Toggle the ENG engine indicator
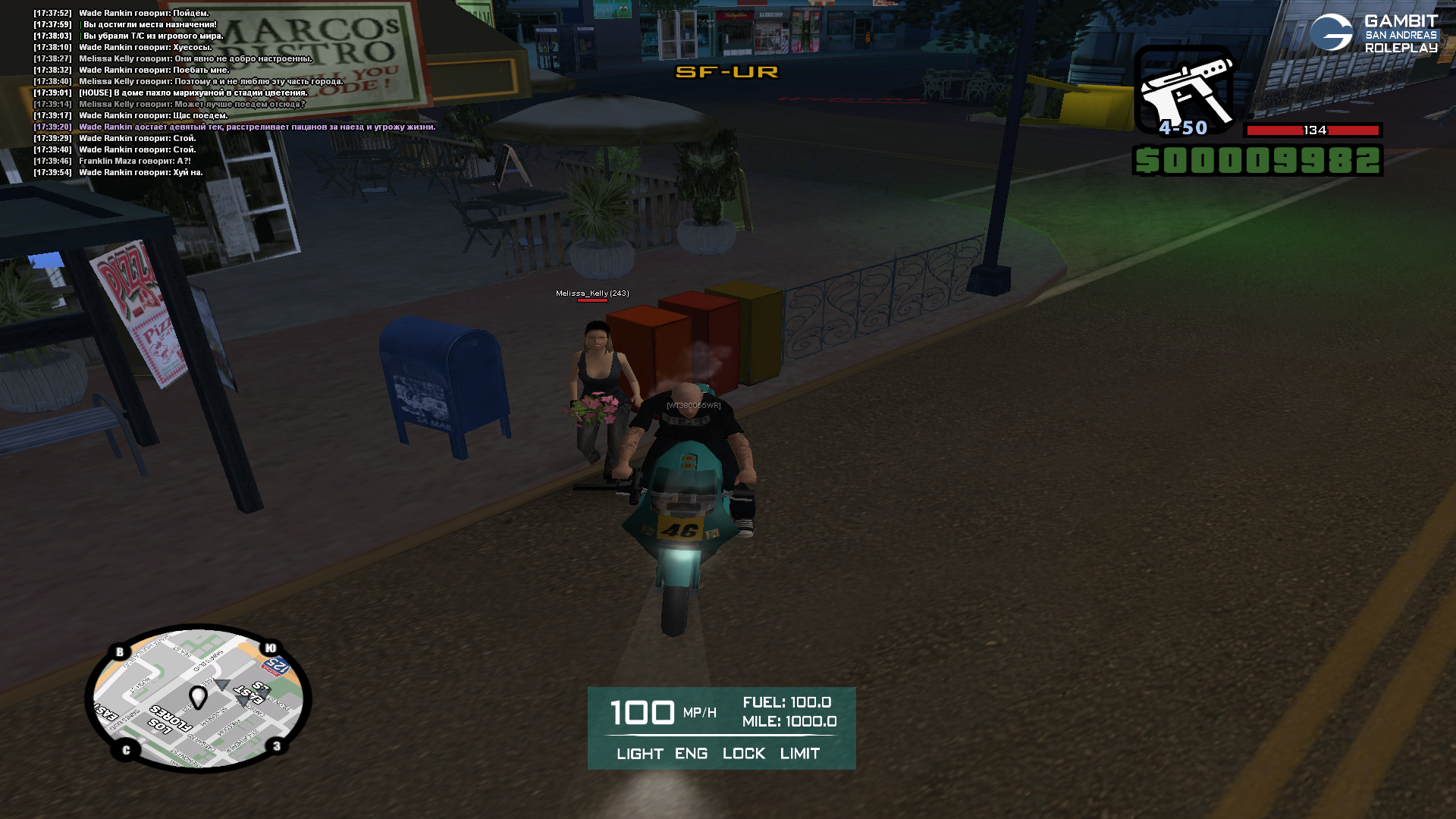The width and height of the screenshot is (1456, 819). tap(691, 754)
